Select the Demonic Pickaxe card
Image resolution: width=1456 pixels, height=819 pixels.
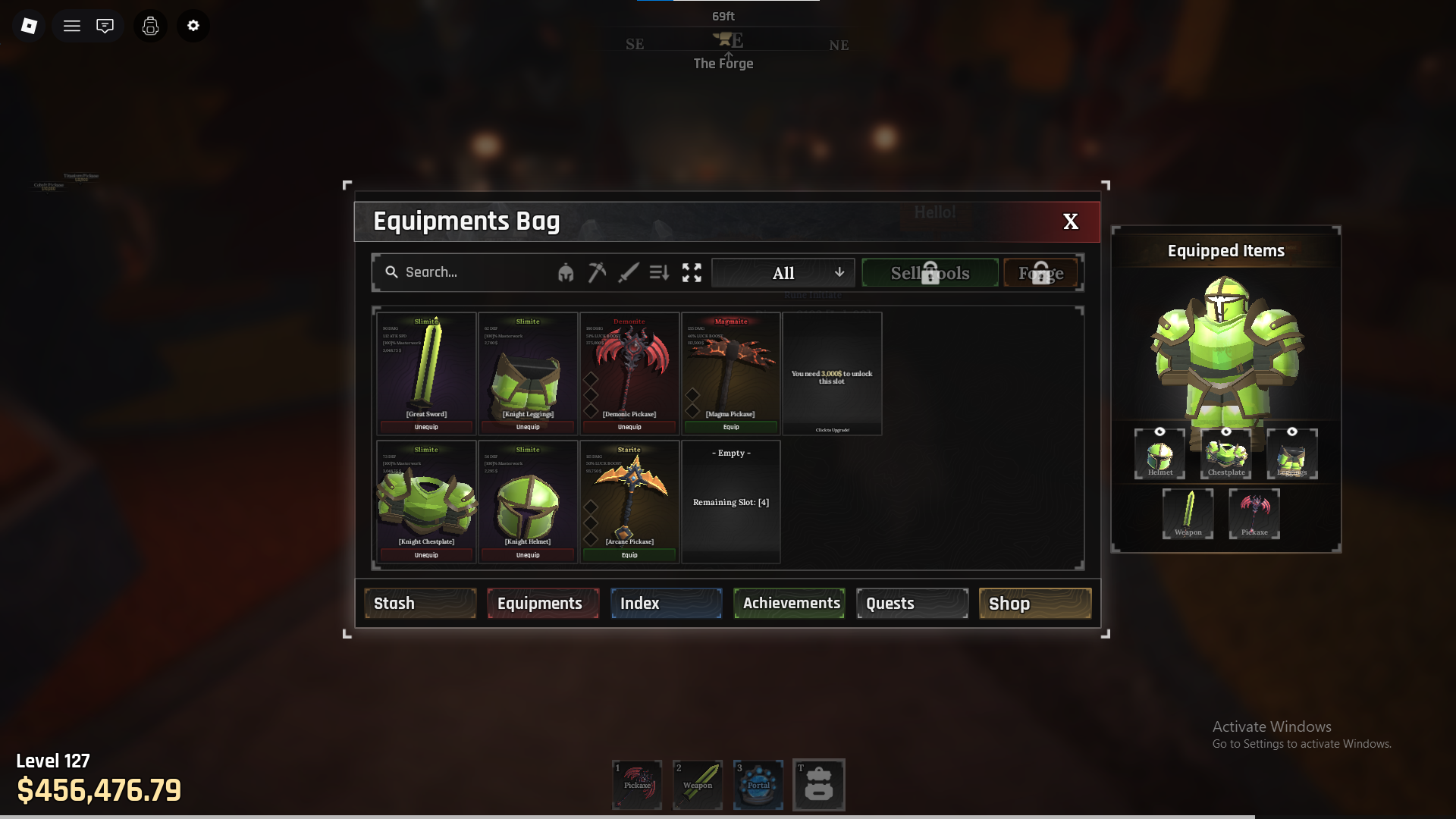click(629, 368)
